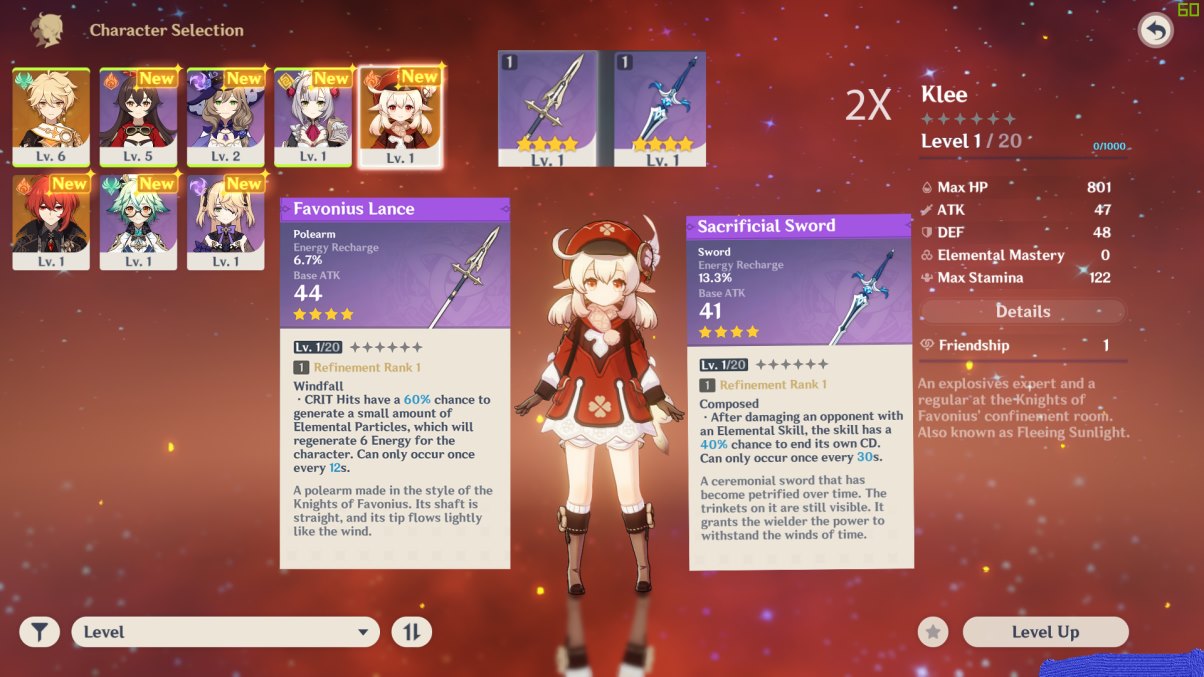This screenshot has width=1204, height=677.
Task: Open the character filter funnel
Action: (x=40, y=632)
